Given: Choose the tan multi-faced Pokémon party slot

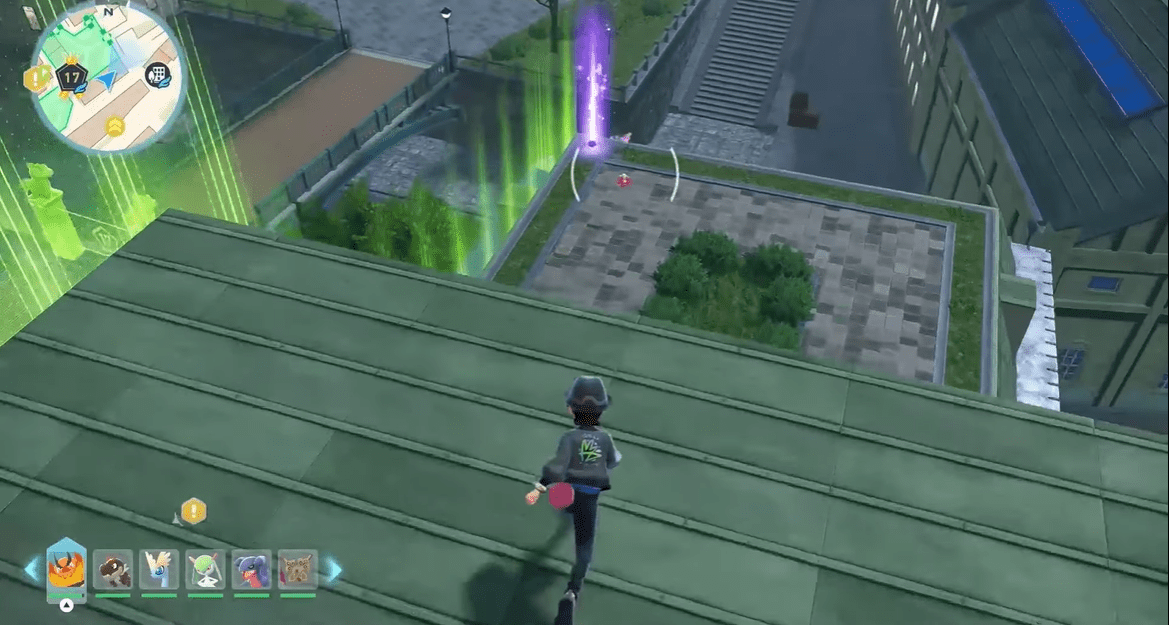Looking at the screenshot, I should pyautogui.click(x=297, y=570).
